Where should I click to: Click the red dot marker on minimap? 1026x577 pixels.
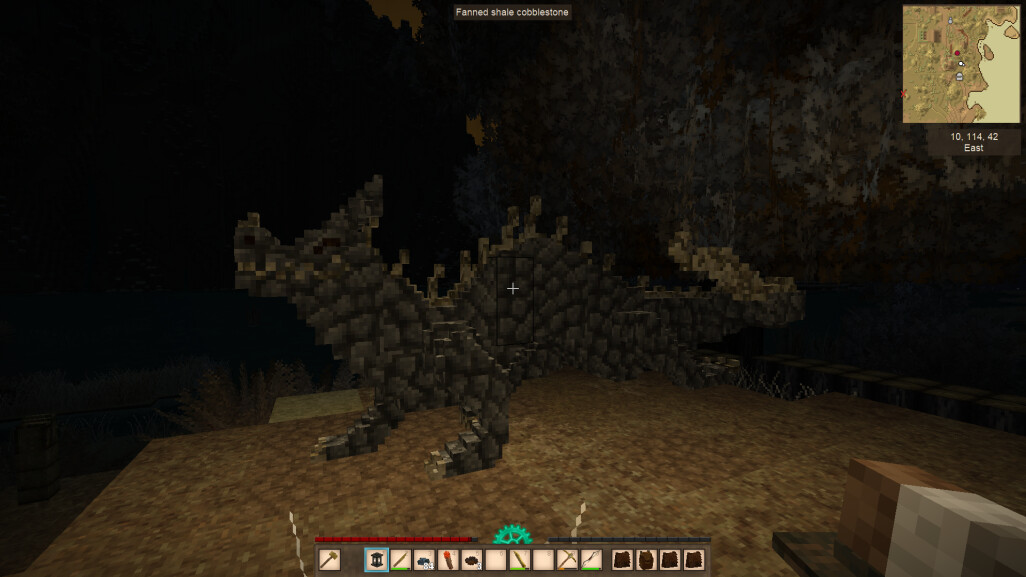tap(957, 53)
